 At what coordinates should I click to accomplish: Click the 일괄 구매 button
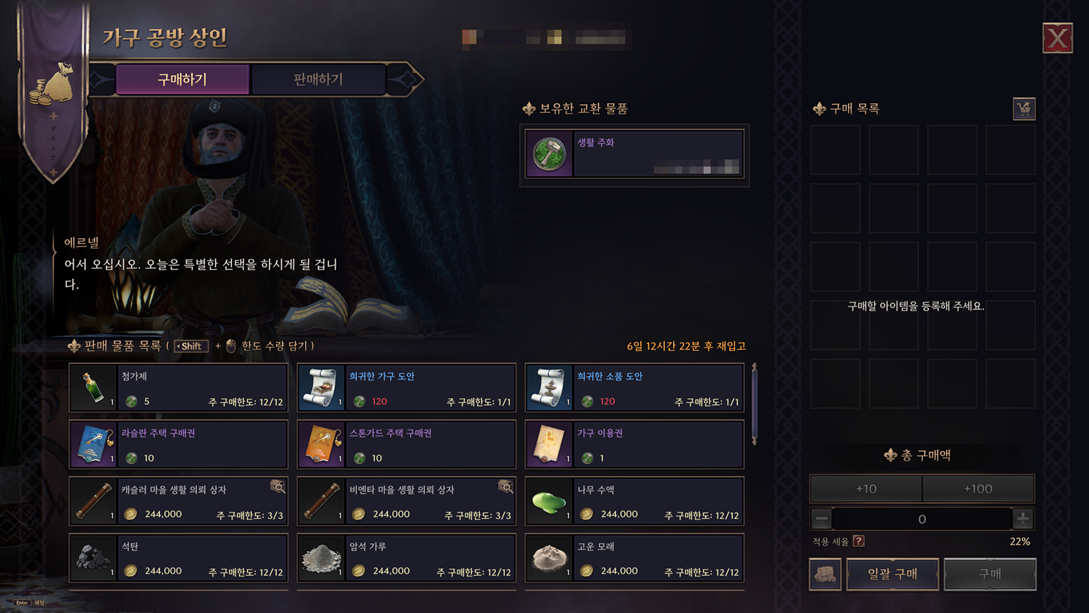pos(892,574)
